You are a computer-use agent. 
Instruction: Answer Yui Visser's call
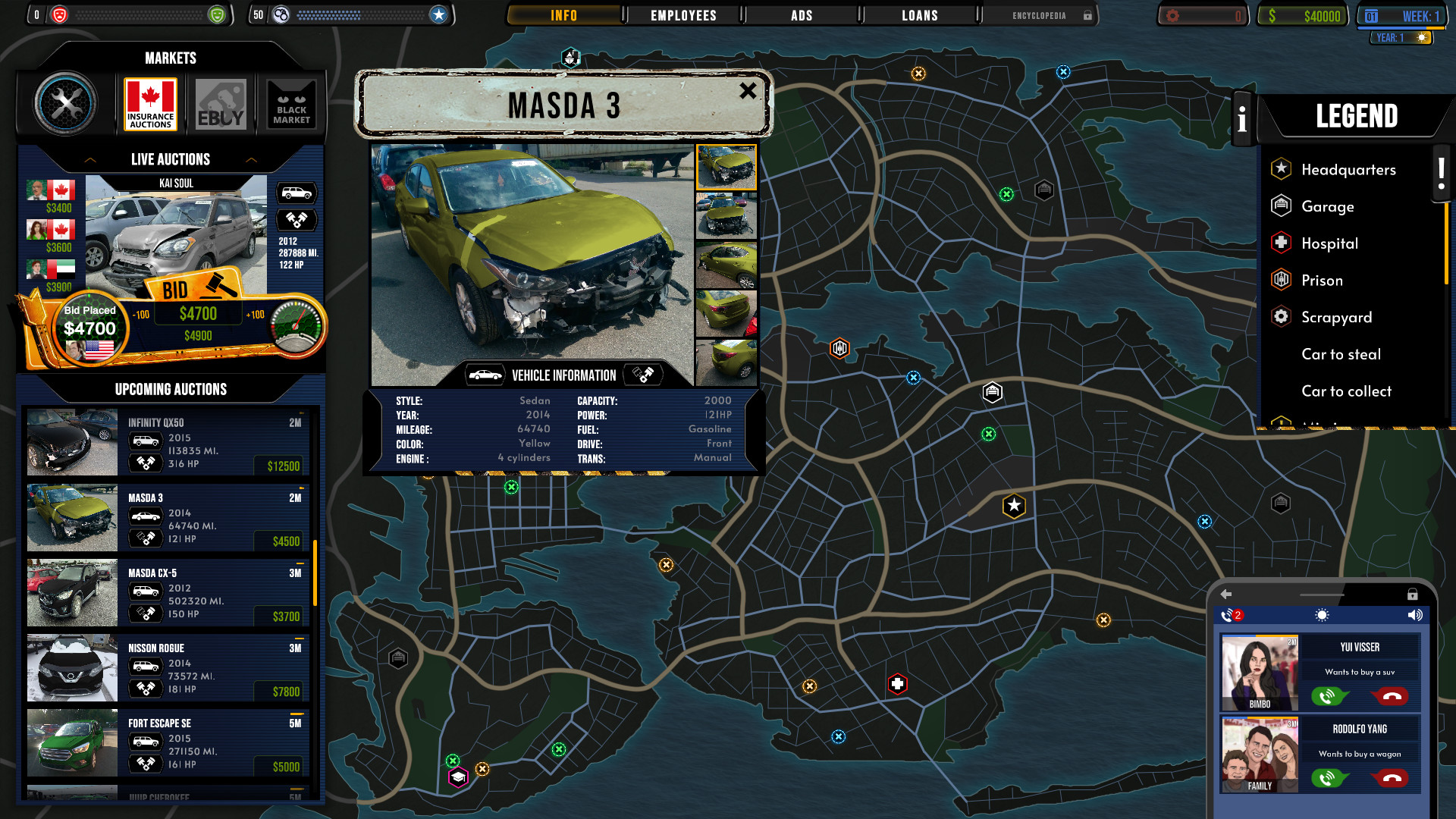coord(1328,695)
